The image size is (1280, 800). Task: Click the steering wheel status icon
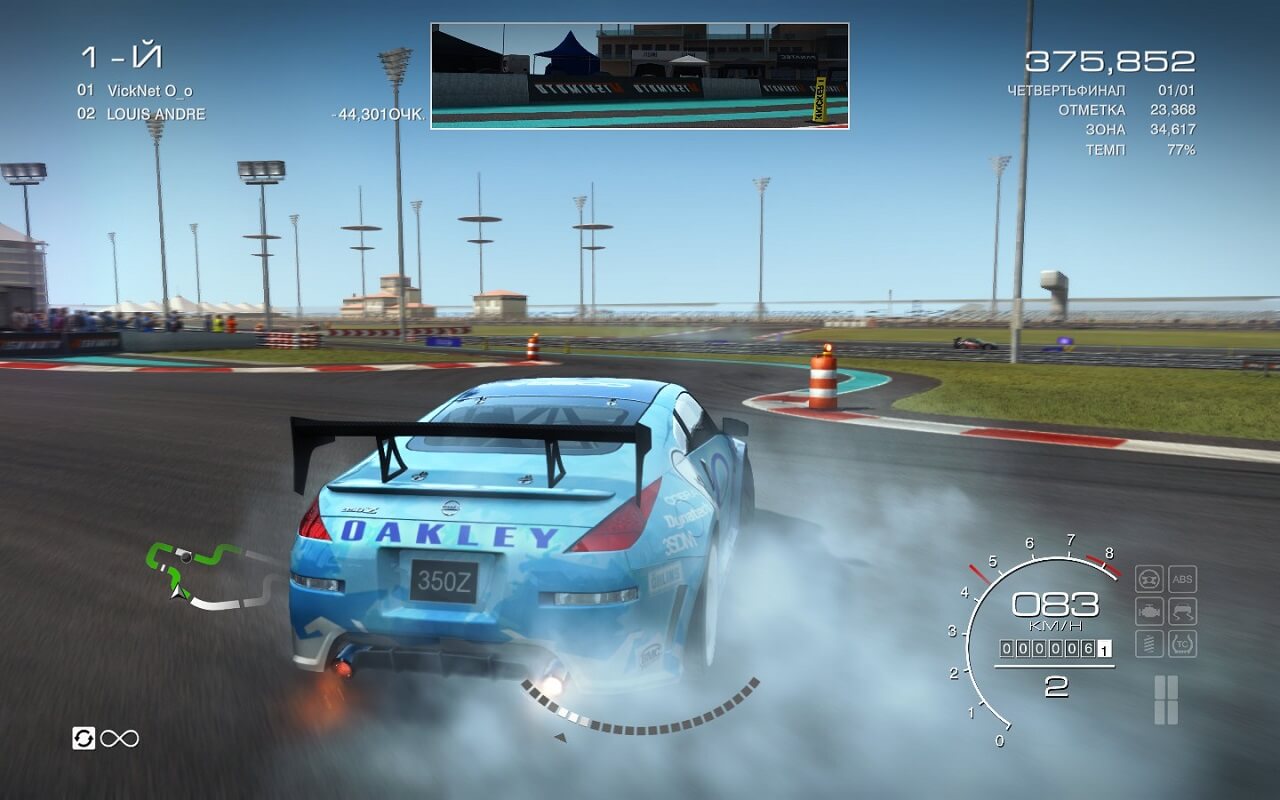1149,579
